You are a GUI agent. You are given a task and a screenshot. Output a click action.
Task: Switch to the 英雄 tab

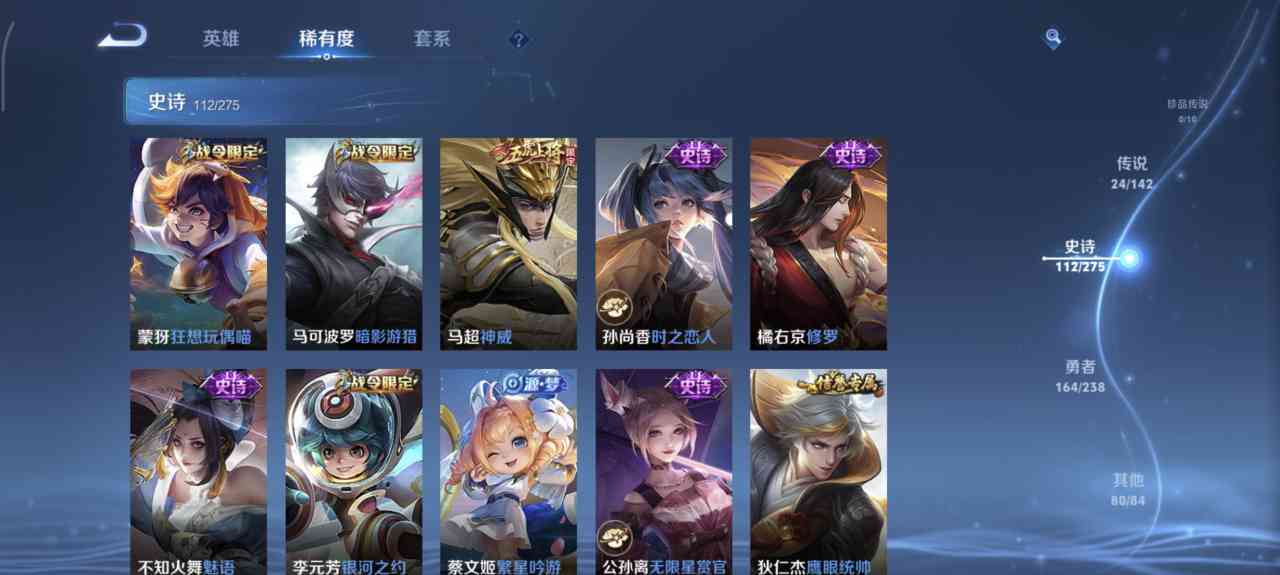221,39
